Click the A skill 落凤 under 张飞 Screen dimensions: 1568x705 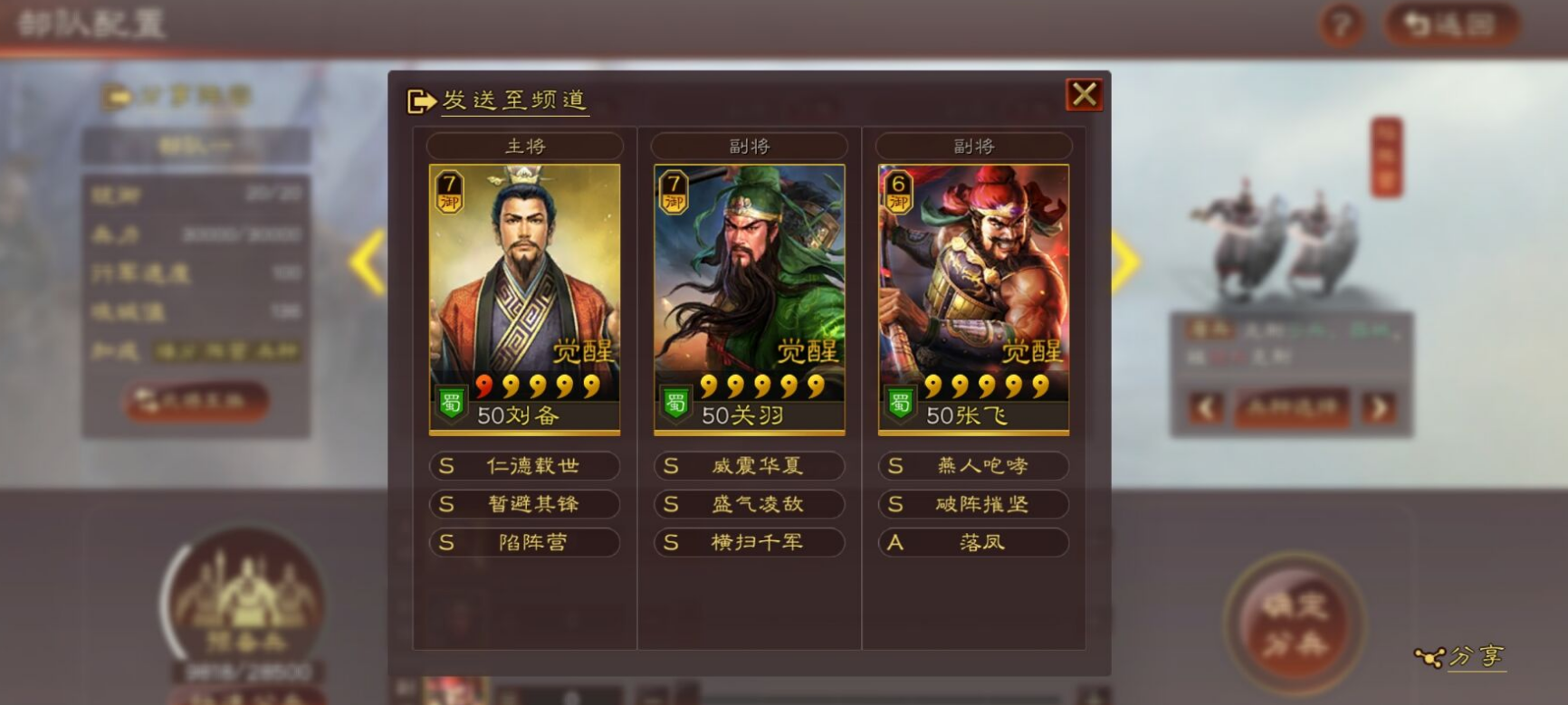[972, 542]
